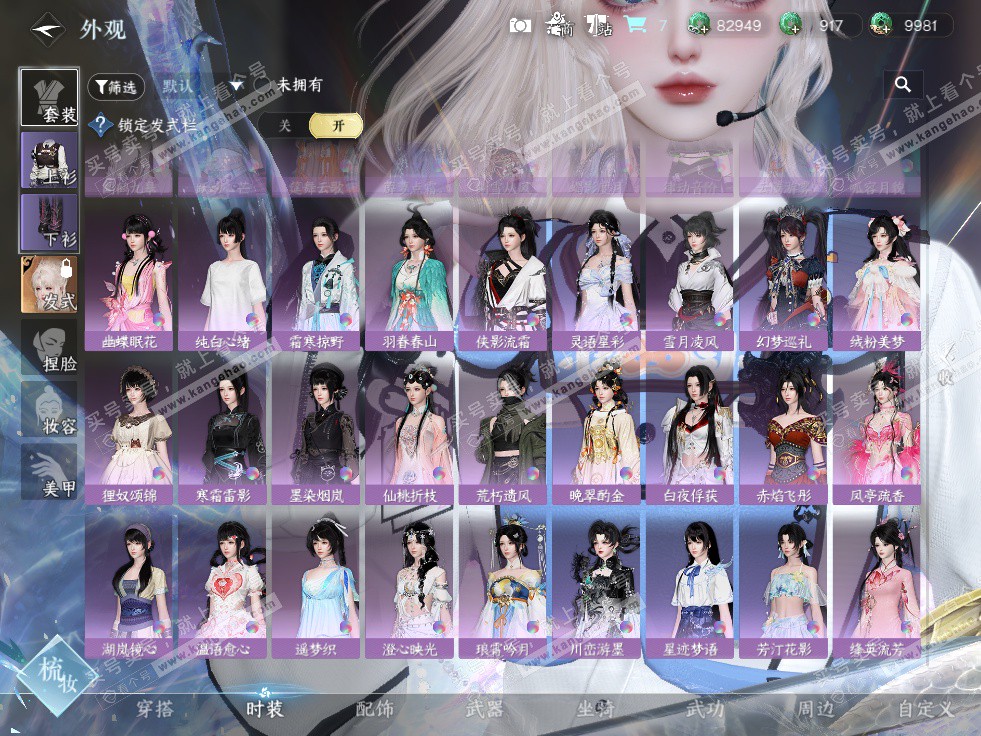The width and height of the screenshot is (981, 736).
Task: Select the 套装 category tab
Action: pyautogui.click(x=49, y=98)
